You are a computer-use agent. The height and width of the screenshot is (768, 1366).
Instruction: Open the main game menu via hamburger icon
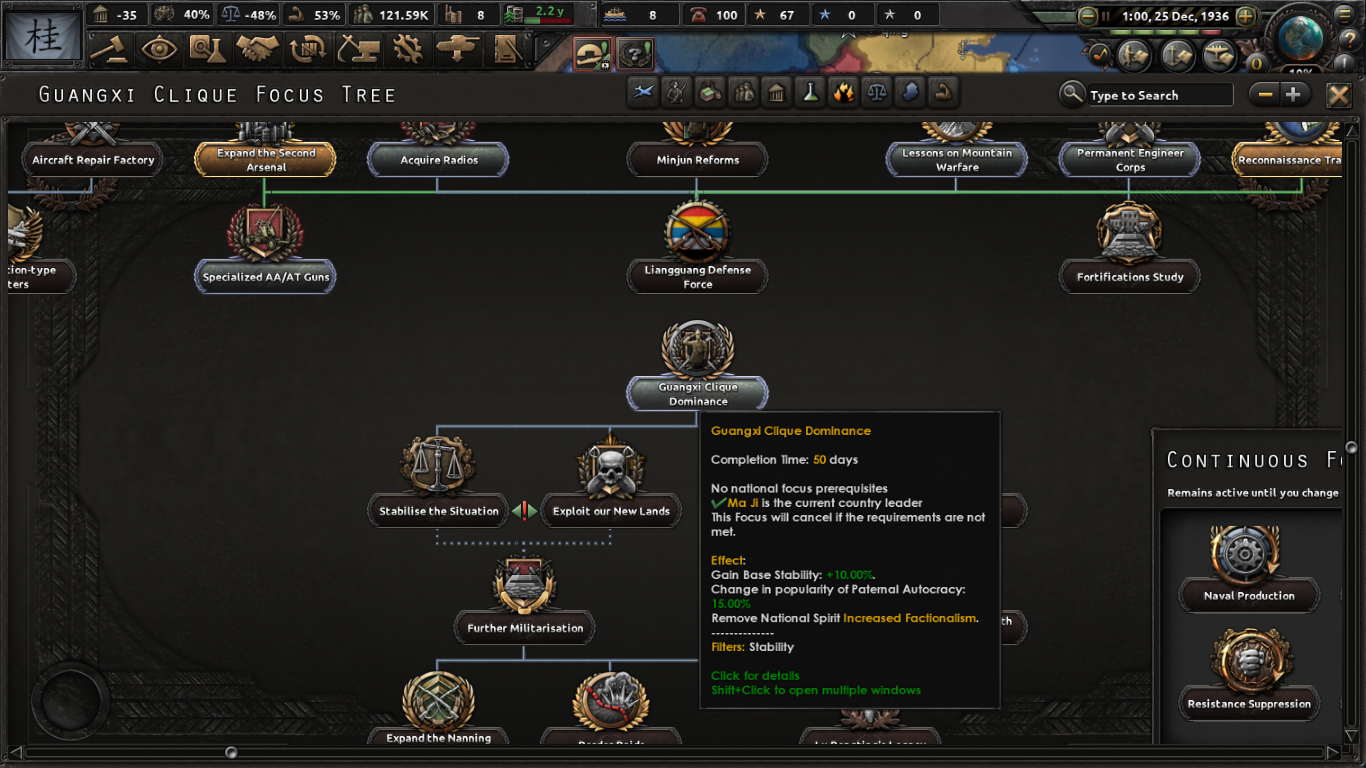1343,14
